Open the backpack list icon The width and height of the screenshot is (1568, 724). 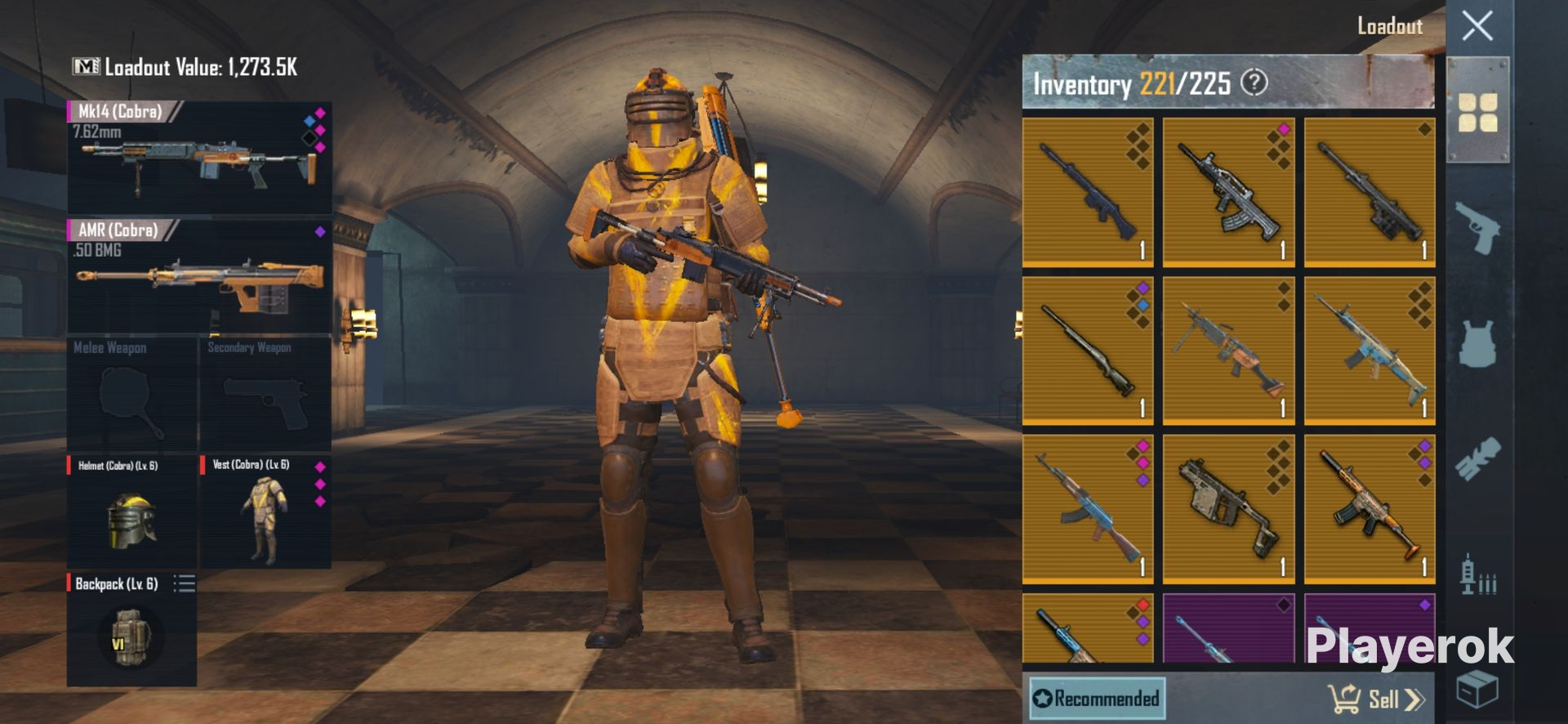click(185, 583)
